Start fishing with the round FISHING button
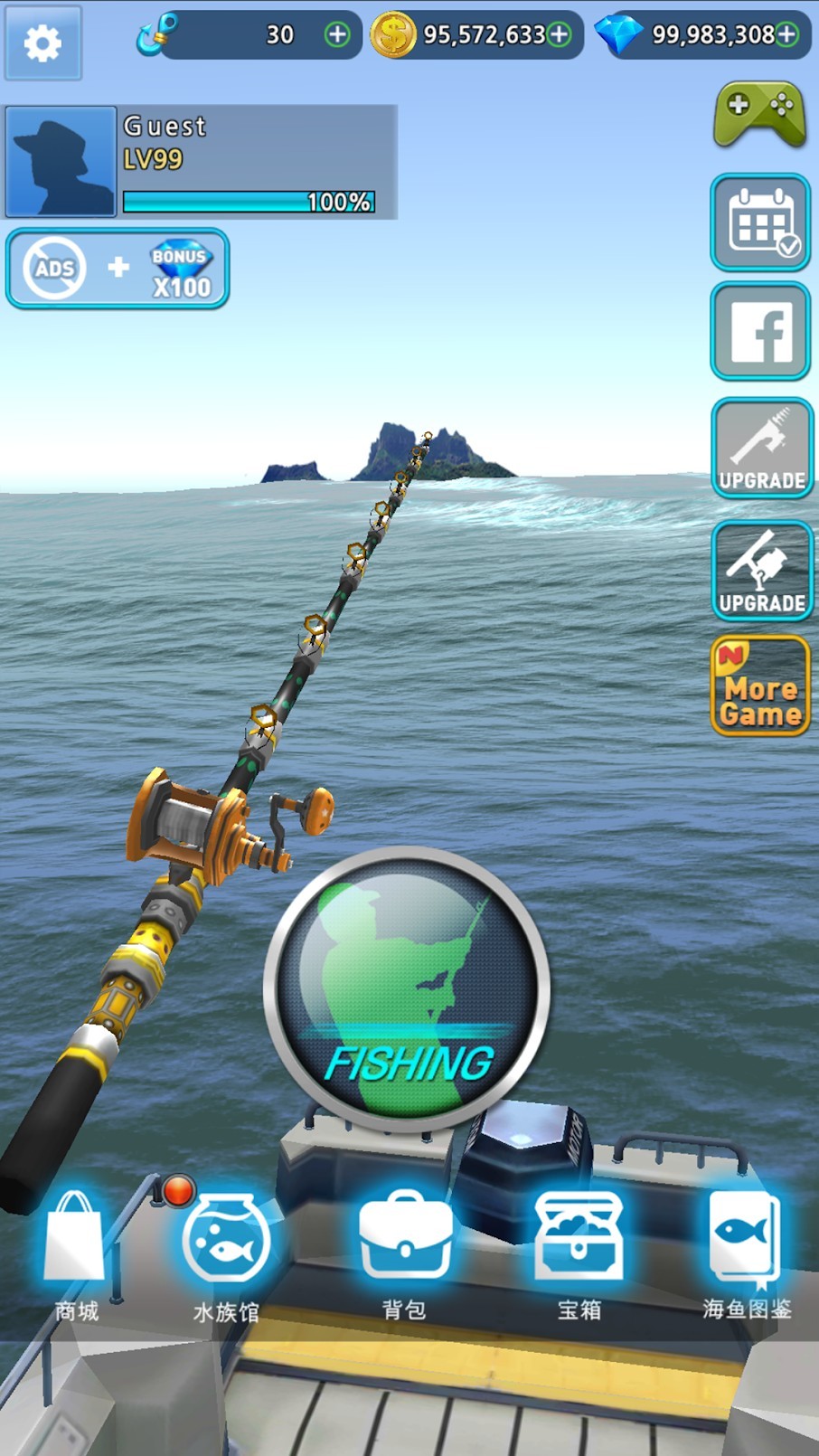819x1456 pixels. click(x=407, y=988)
